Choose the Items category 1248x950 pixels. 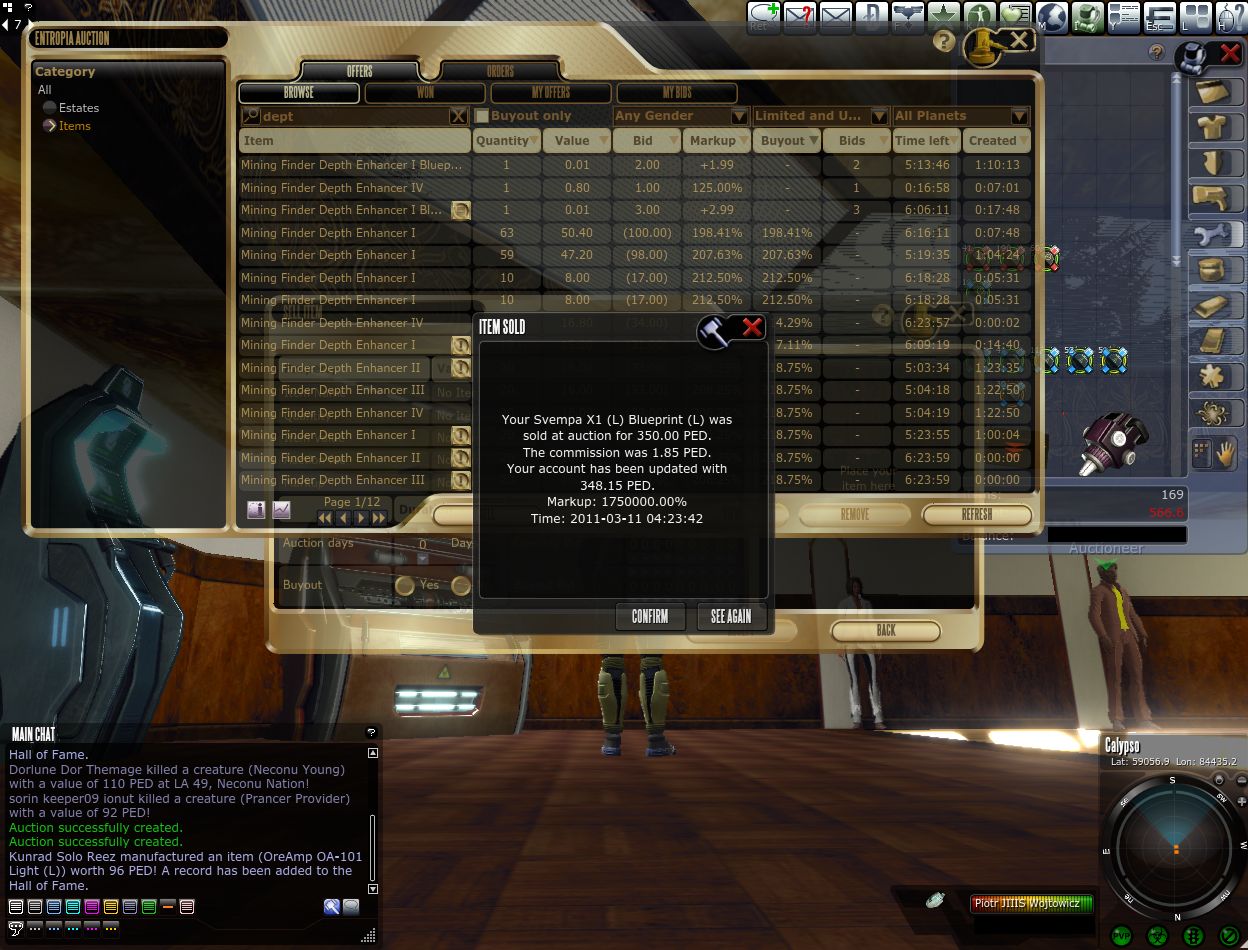[74, 126]
